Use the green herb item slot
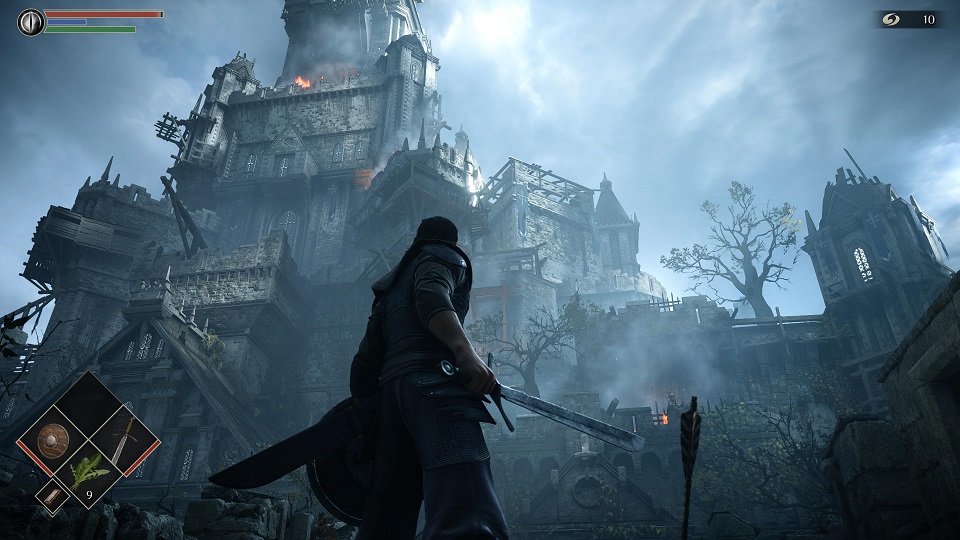Viewport: 960px width, 540px height. pos(88,472)
